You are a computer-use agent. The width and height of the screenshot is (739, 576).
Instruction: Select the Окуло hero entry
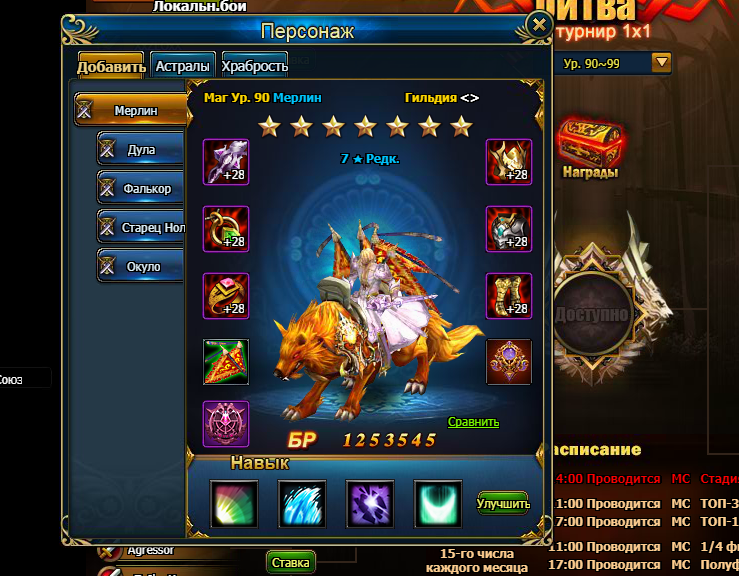(x=141, y=266)
